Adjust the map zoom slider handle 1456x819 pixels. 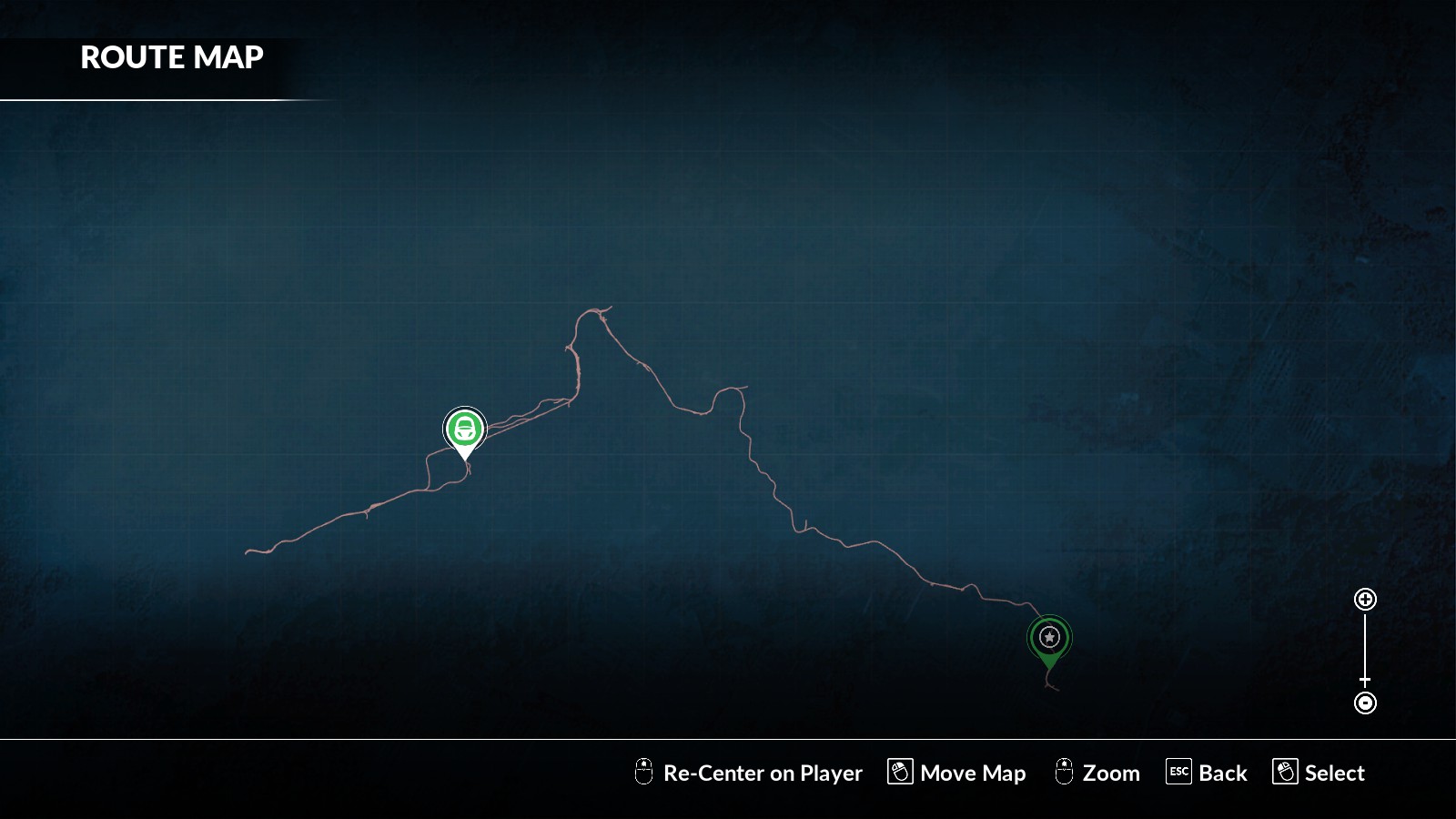(x=1365, y=680)
